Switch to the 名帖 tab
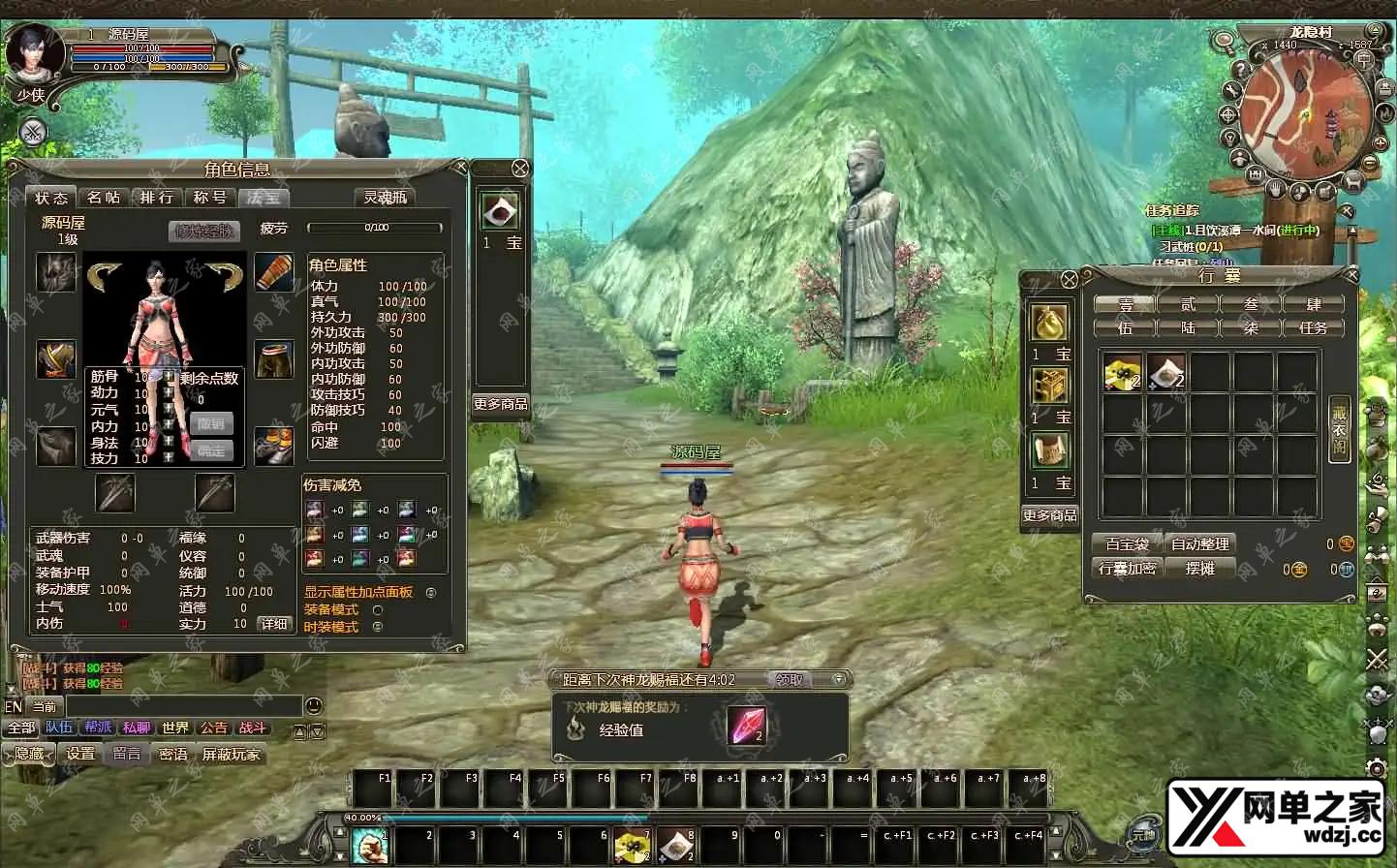This screenshot has width=1397, height=868. [x=104, y=198]
